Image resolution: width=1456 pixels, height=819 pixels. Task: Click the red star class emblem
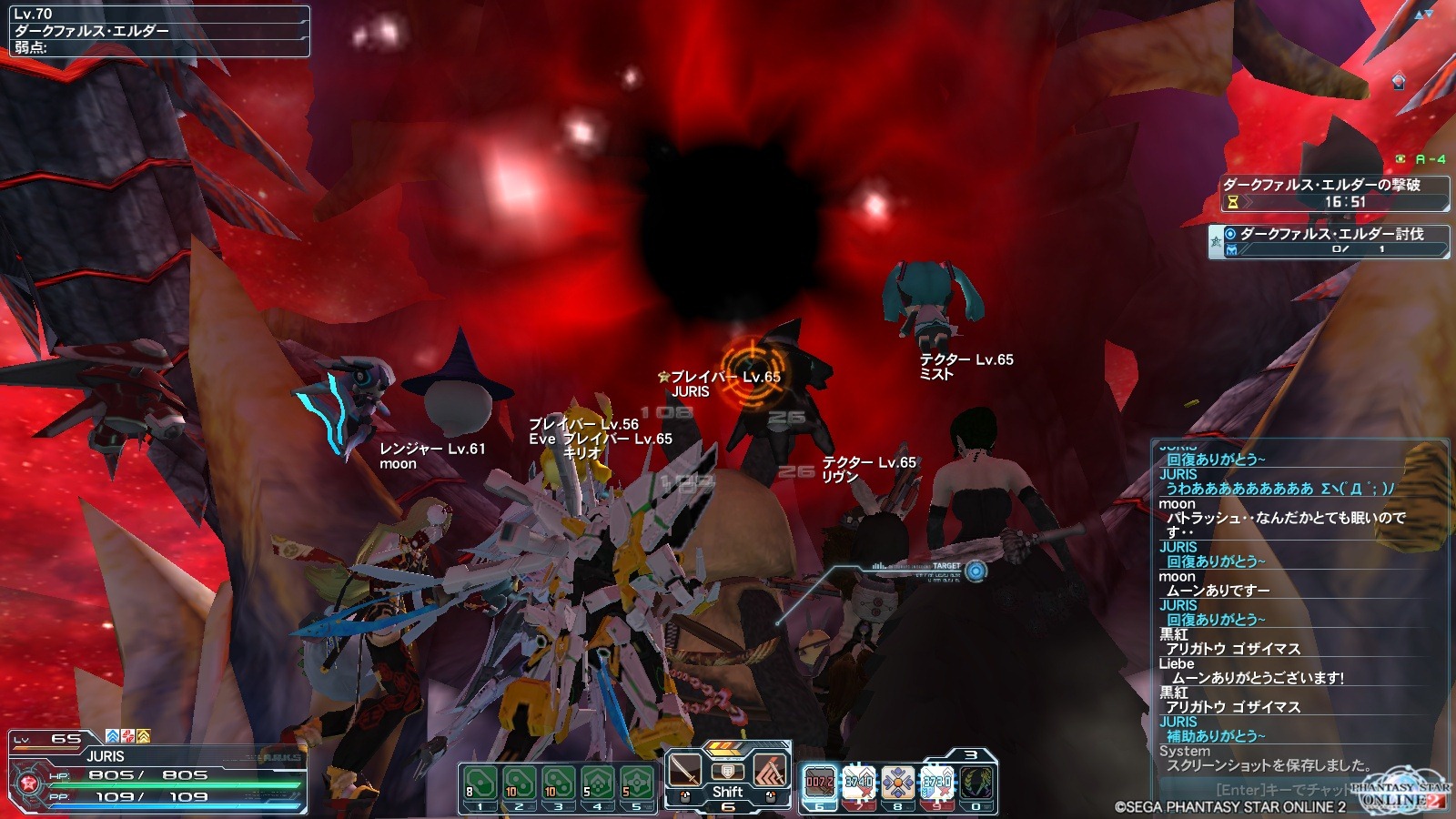tap(26, 784)
